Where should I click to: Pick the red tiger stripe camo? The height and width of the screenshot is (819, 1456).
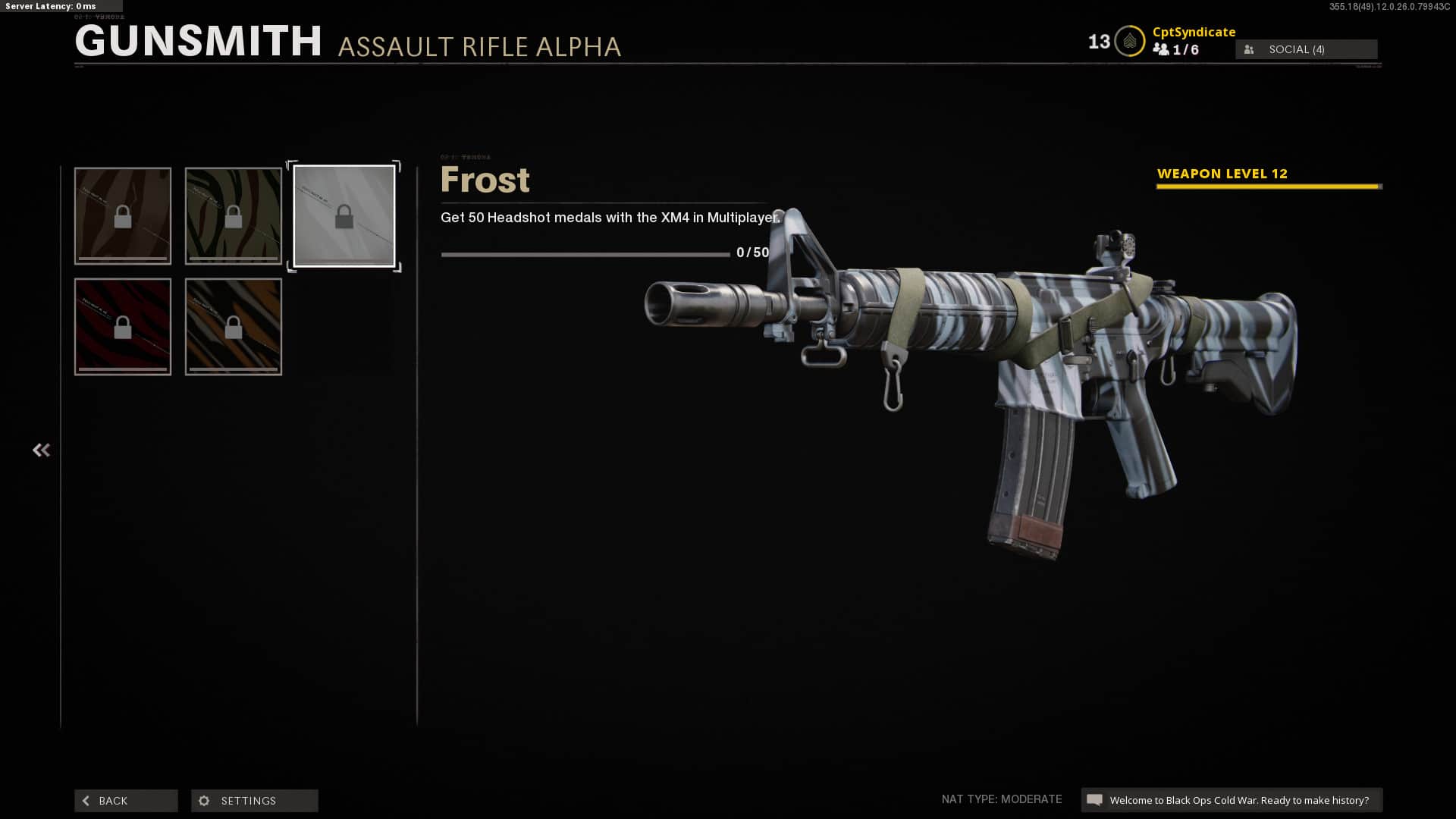(x=123, y=327)
